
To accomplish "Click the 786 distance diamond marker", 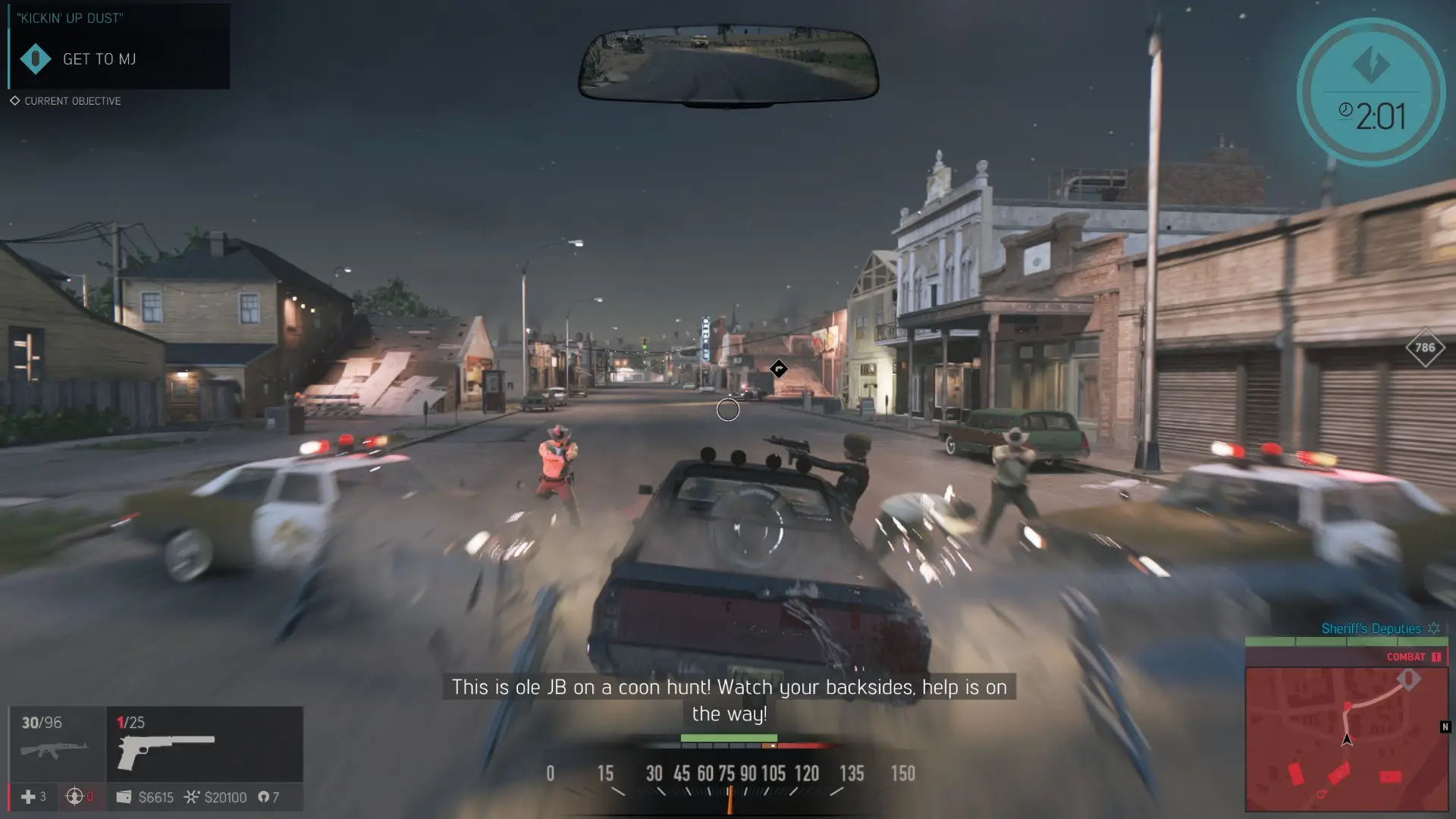I will pos(1425,347).
